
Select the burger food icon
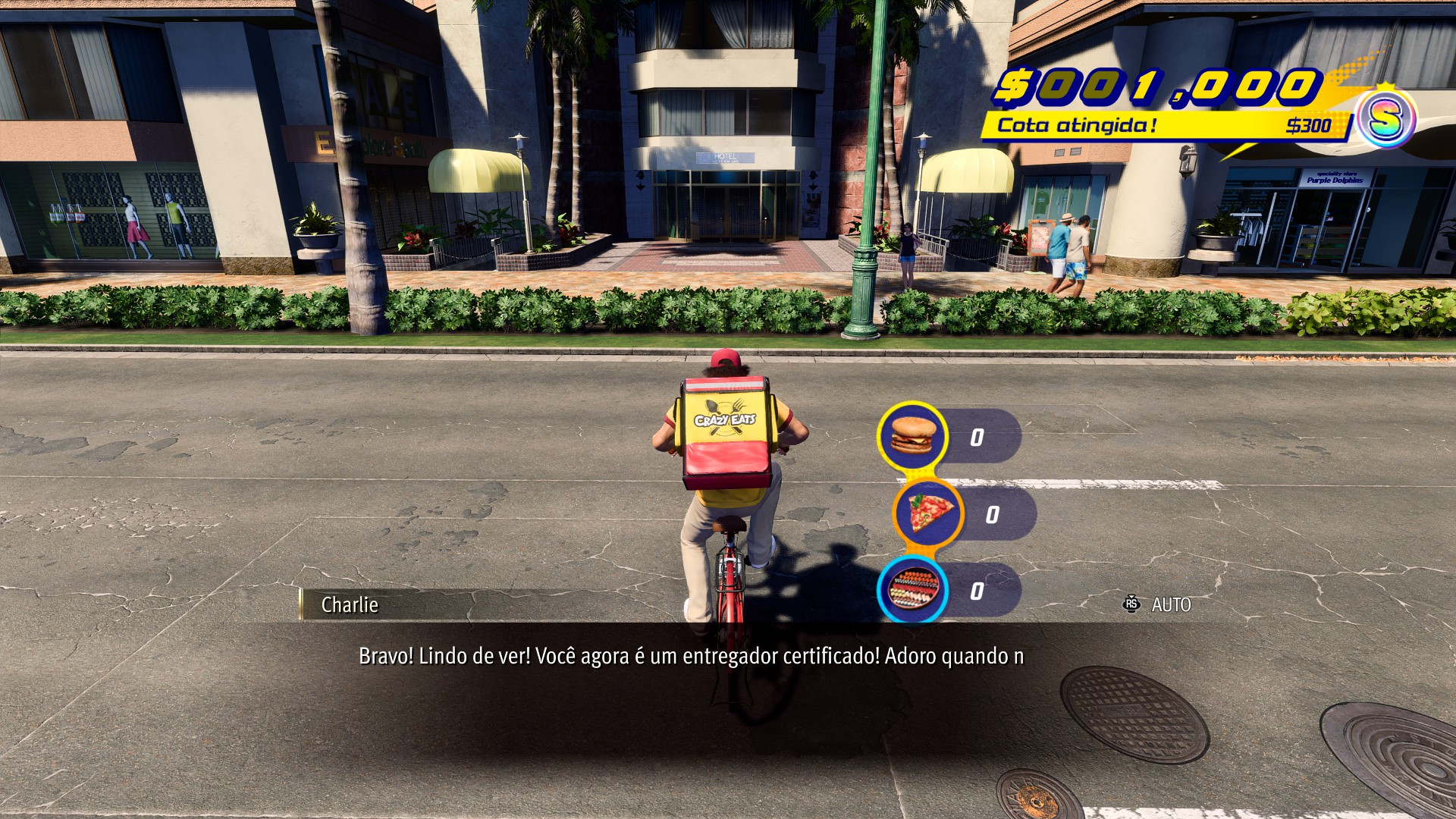[x=912, y=435]
